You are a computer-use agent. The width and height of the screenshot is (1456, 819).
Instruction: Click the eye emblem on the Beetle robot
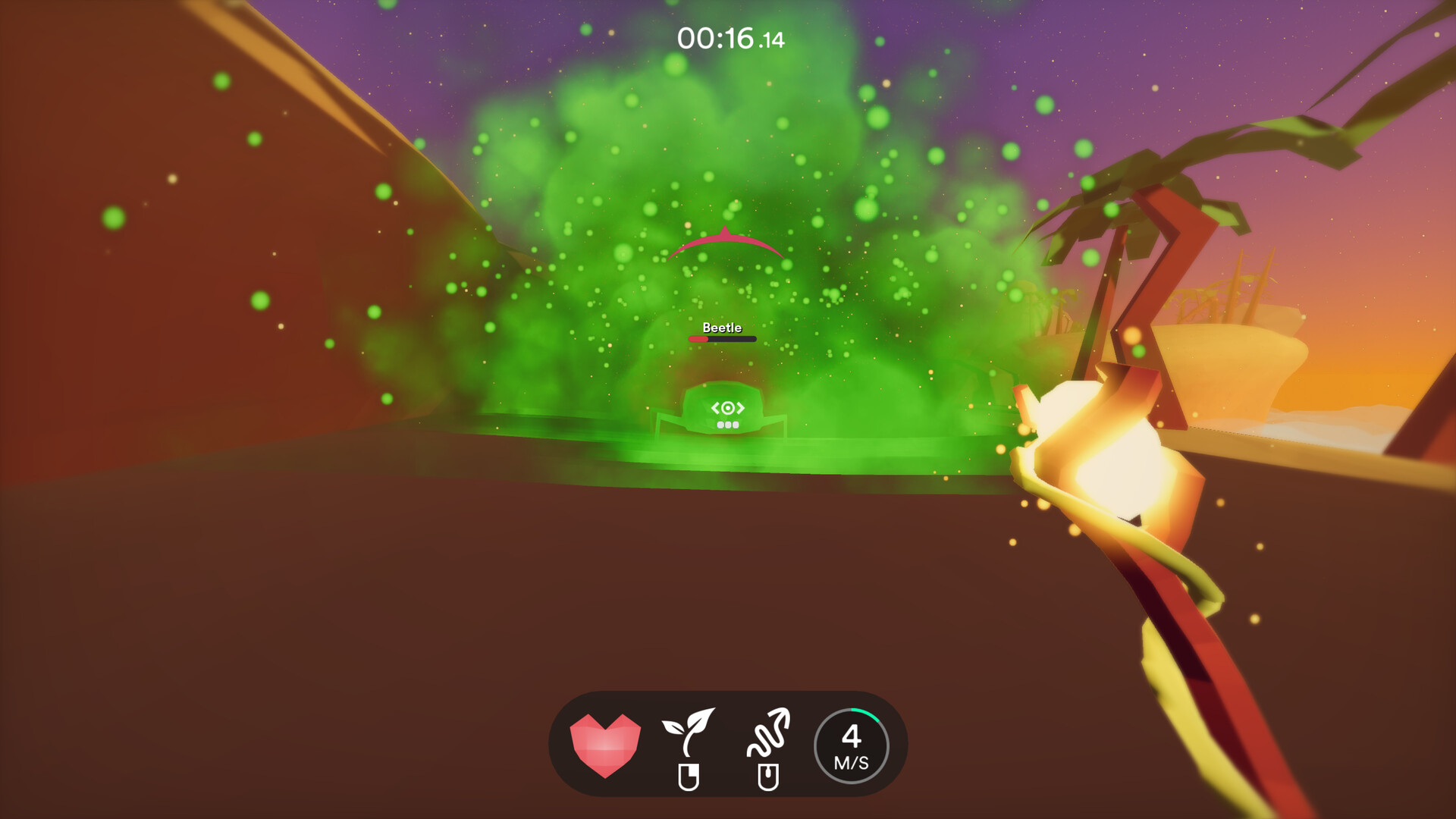pos(726,406)
